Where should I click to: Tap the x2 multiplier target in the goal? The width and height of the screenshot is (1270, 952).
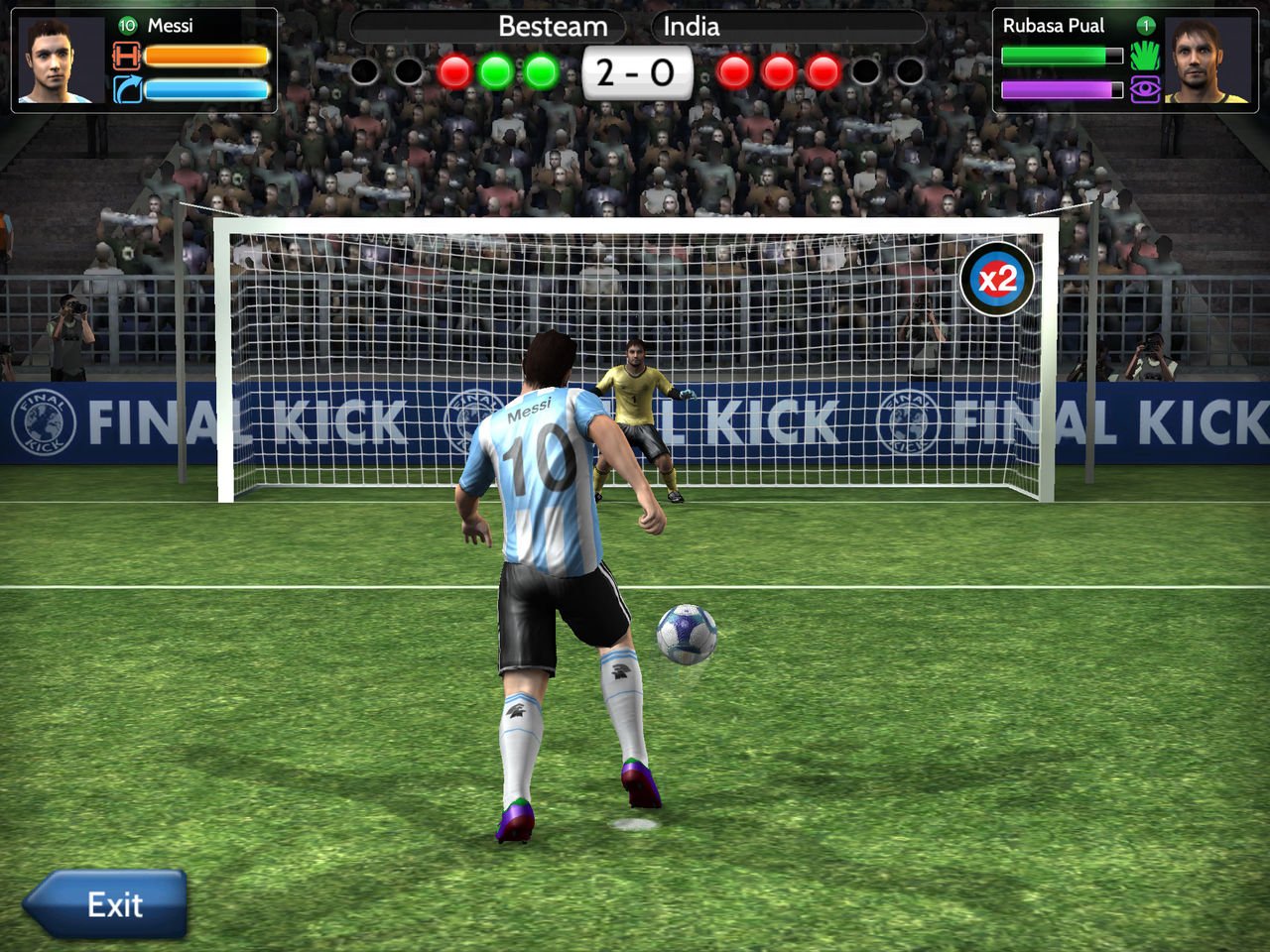tap(996, 281)
